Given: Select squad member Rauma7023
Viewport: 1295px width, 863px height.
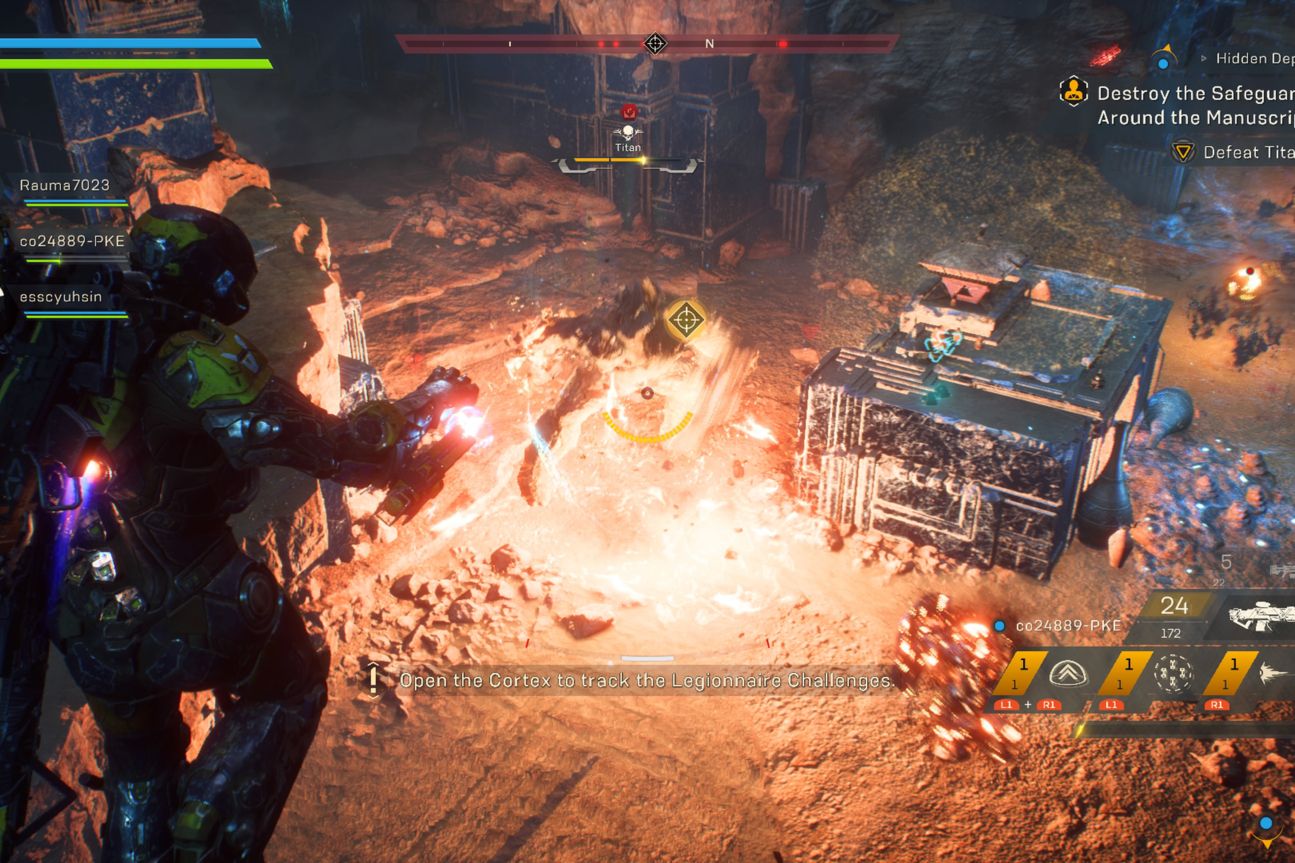Looking at the screenshot, I should [64, 185].
